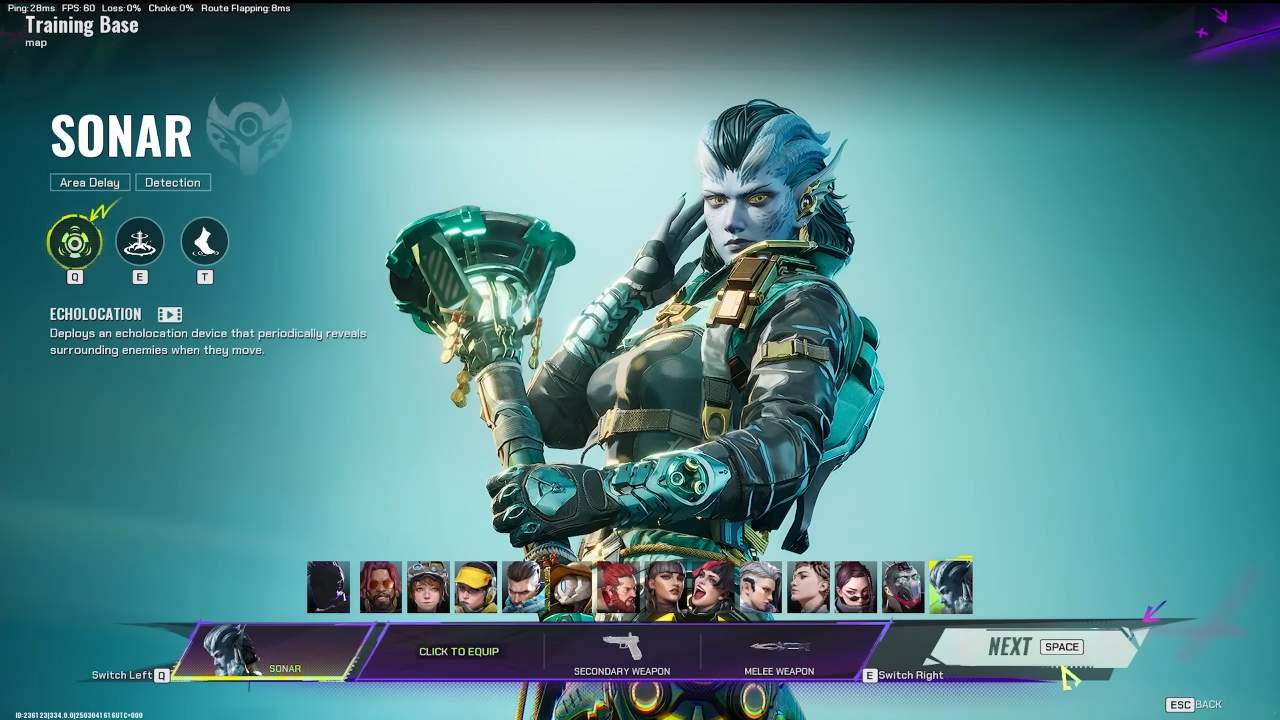Click the Training Base map label
Screen dimensions: 1280x720
81,24
